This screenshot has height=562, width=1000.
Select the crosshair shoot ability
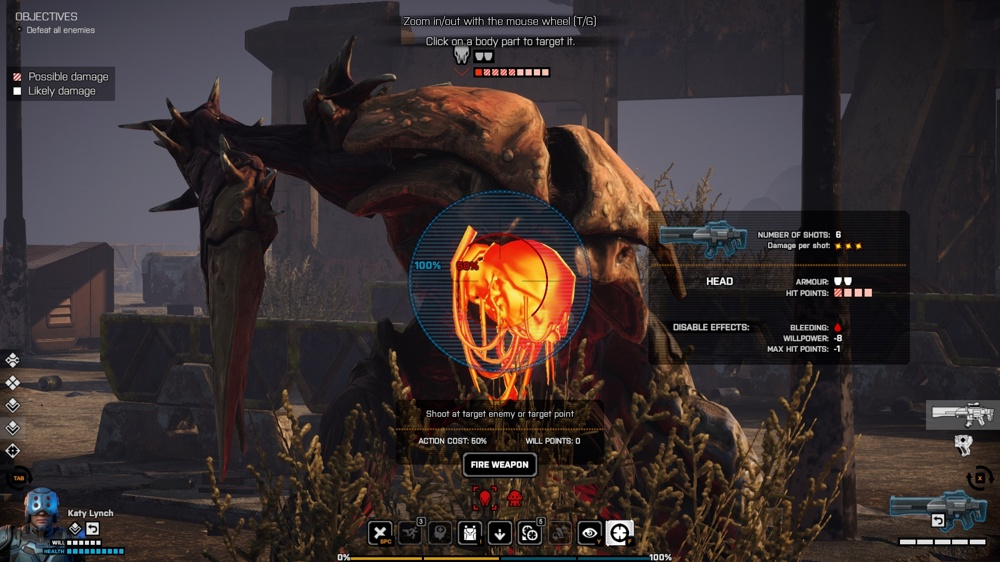[620, 533]
